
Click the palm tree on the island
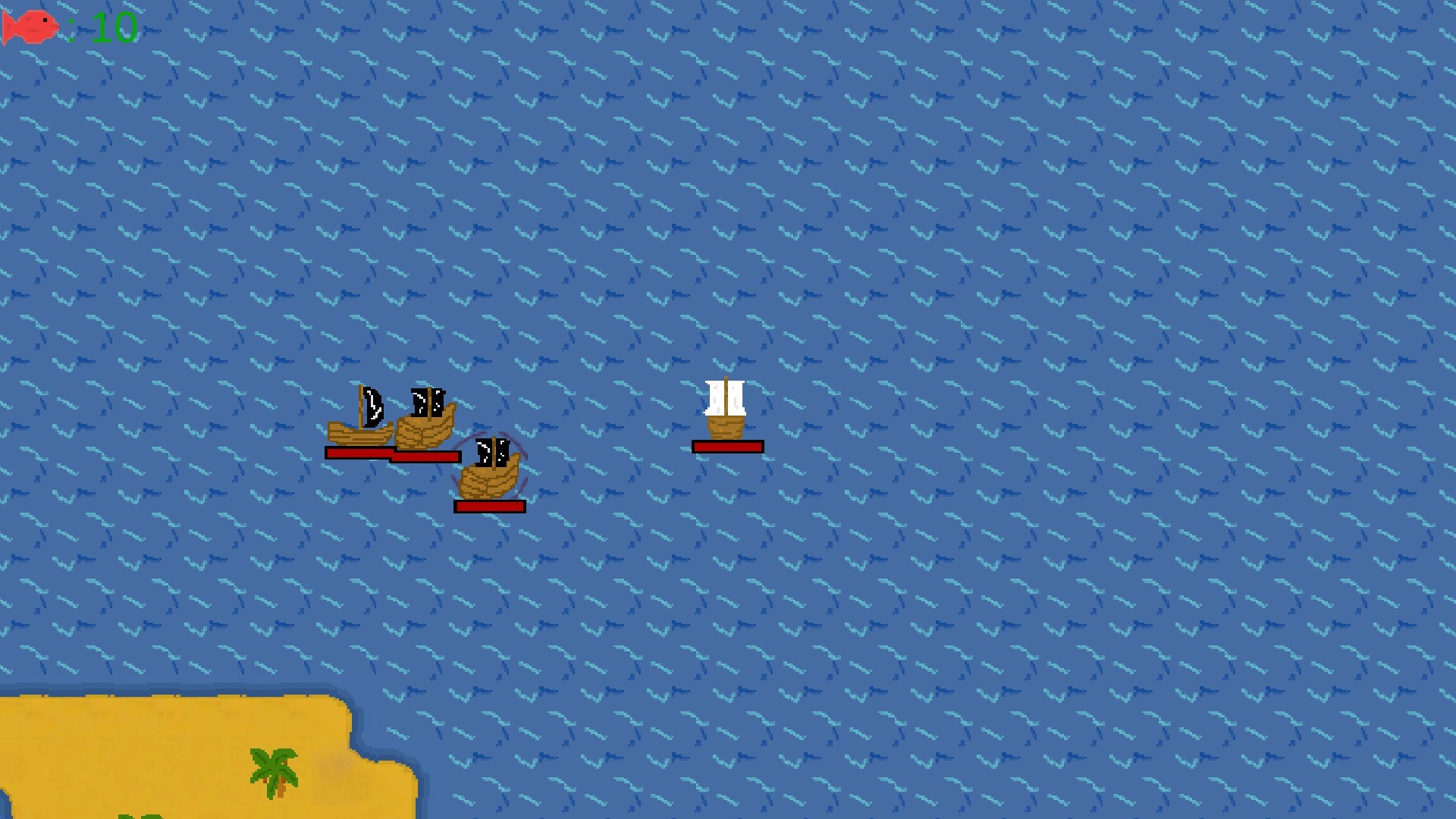coord(273,766)
